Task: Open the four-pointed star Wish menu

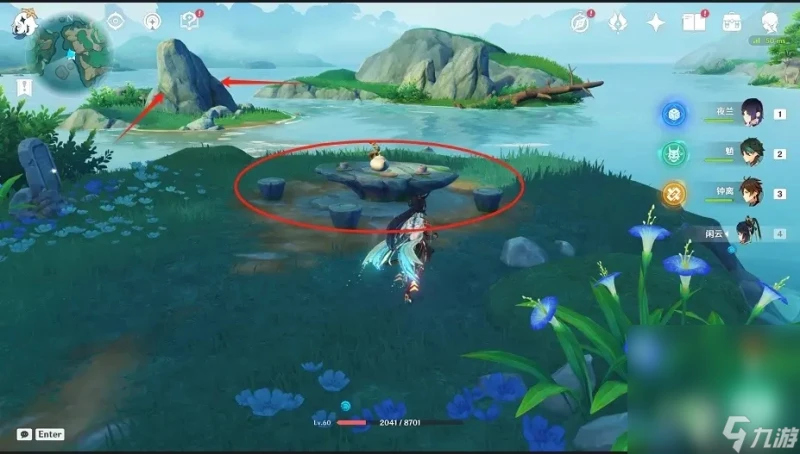Action: 656,22
